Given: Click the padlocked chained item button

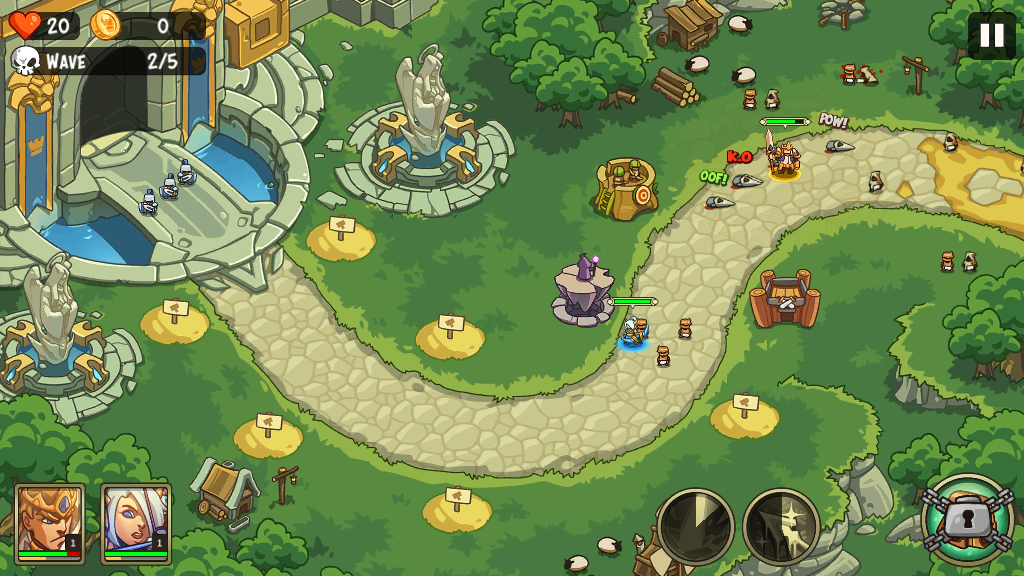Looking at the screenshot, I should tap(967, 520).
